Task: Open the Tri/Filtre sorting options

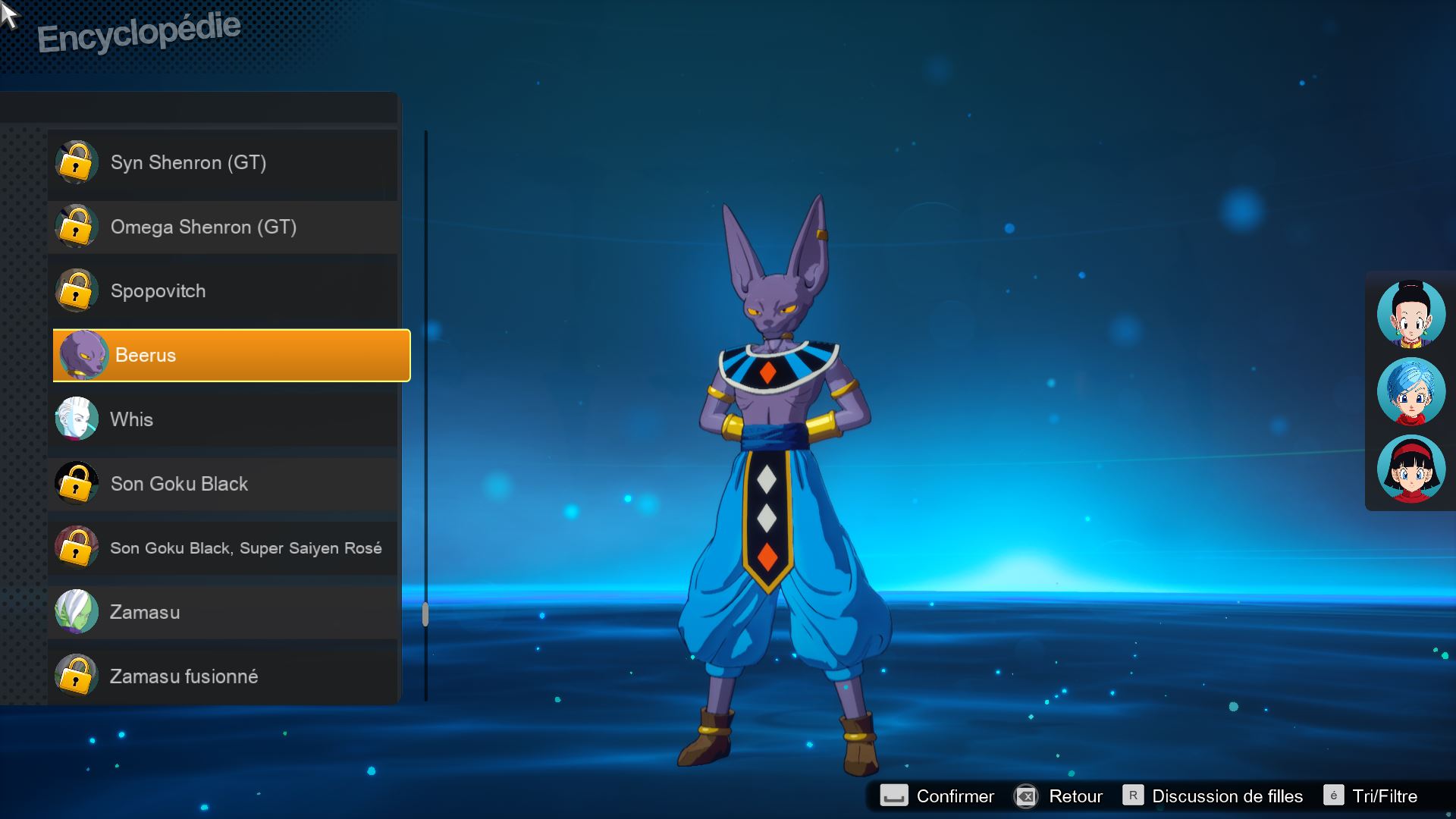Action: pyautogui.click(x=1371, y=796)
